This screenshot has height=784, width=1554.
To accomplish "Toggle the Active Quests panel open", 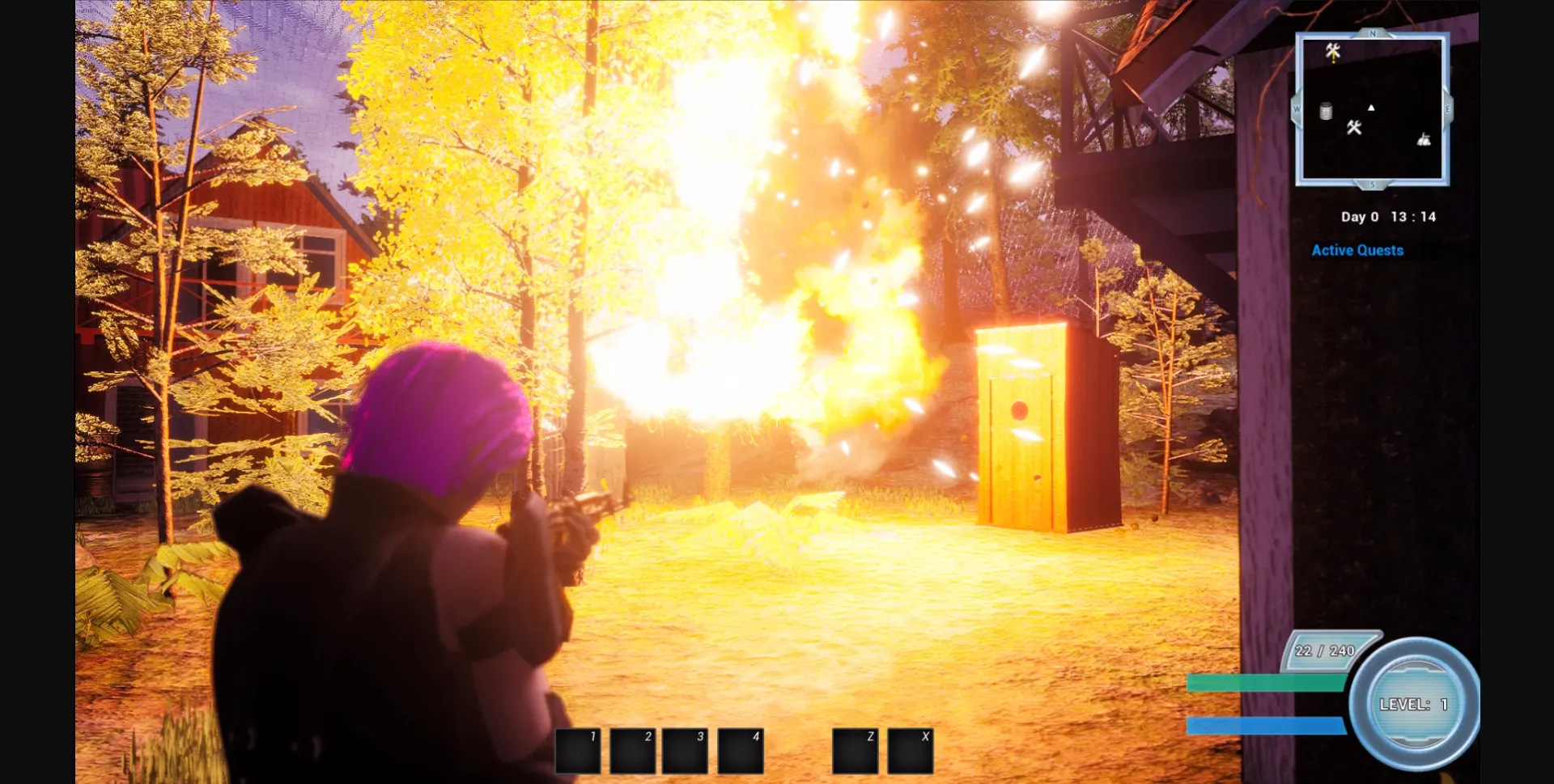I will coord(1357,250).
